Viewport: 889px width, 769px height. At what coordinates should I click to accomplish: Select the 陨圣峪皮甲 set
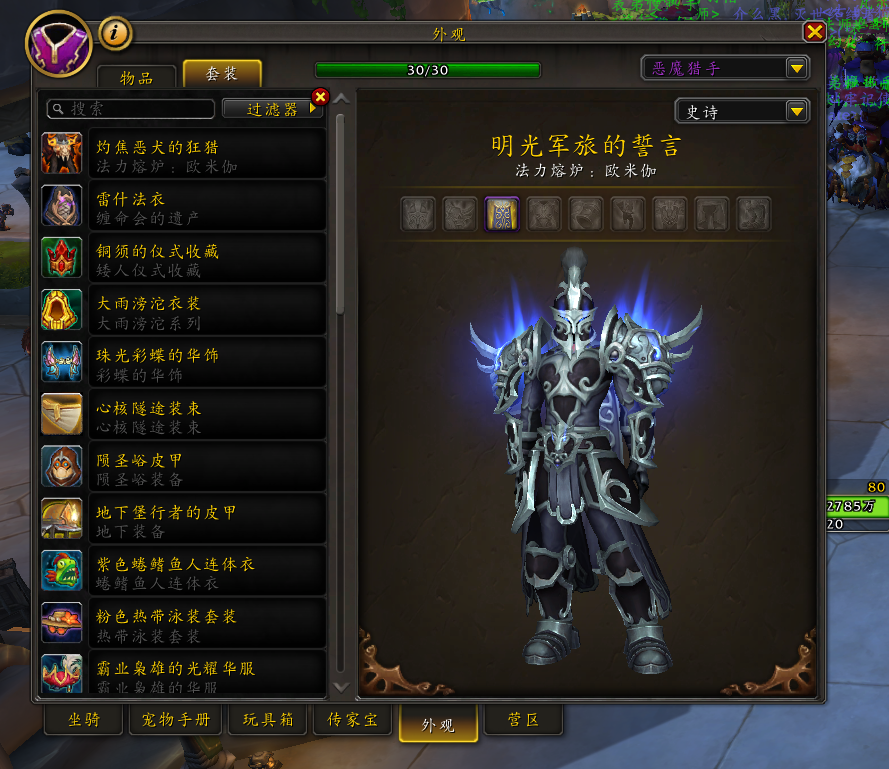click(x=184, y=467)
